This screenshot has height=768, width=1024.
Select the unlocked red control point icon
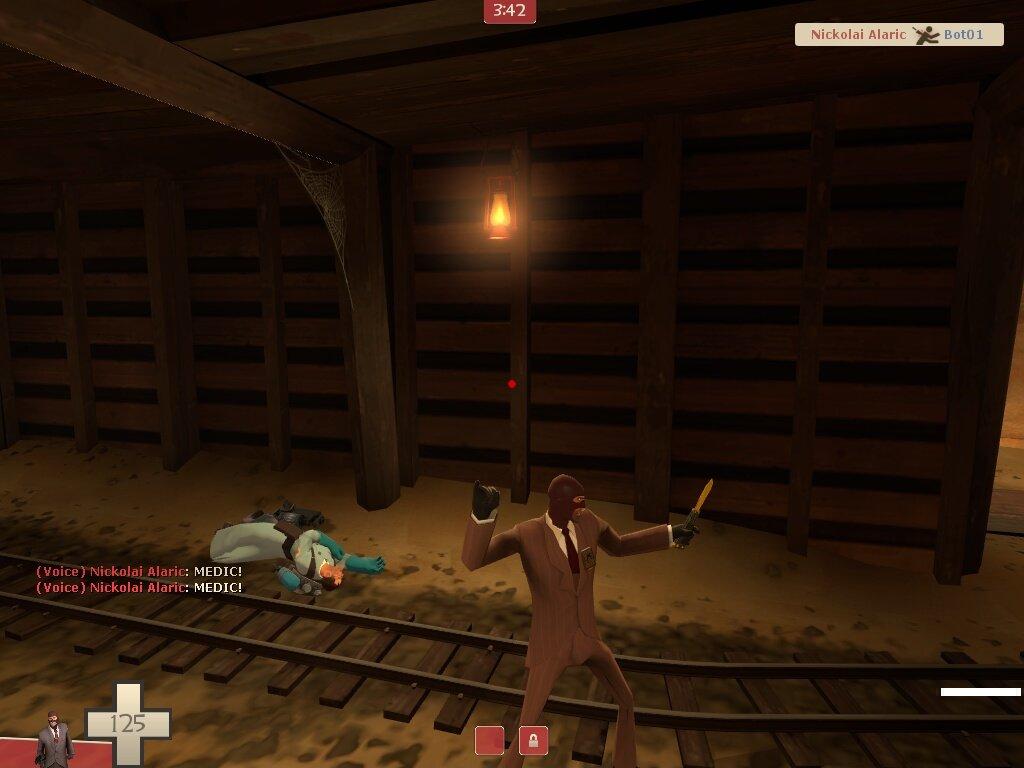point(489,741)
